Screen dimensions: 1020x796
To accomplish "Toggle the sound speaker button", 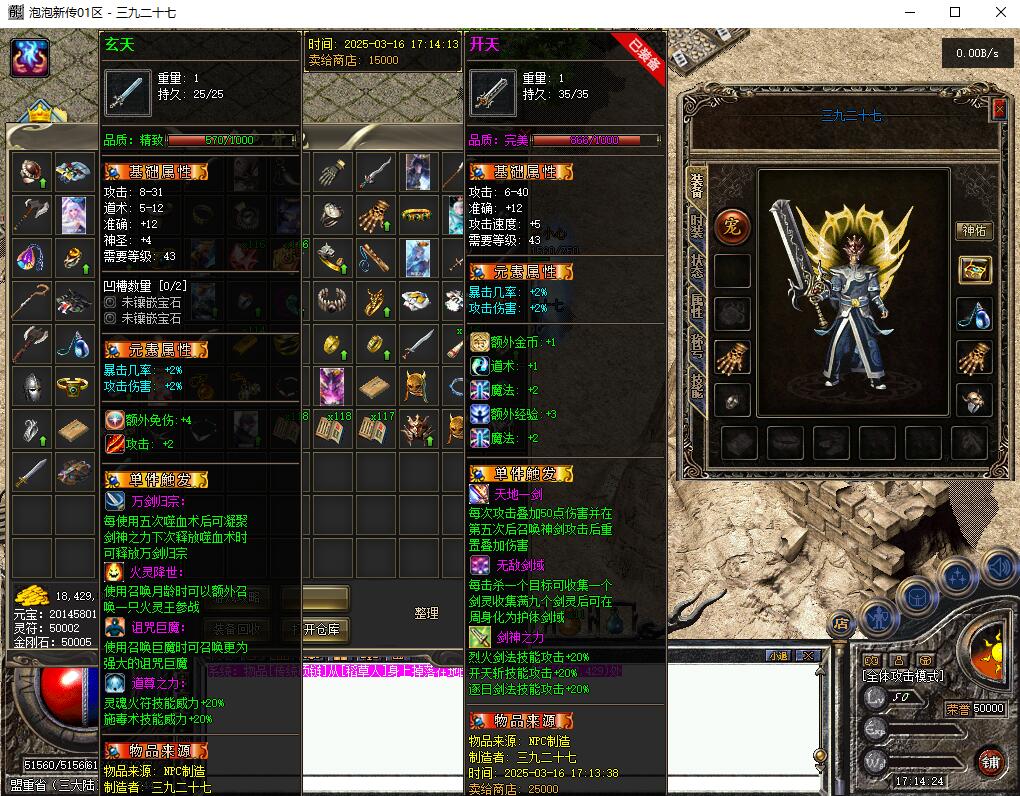I will coord(998,568).
